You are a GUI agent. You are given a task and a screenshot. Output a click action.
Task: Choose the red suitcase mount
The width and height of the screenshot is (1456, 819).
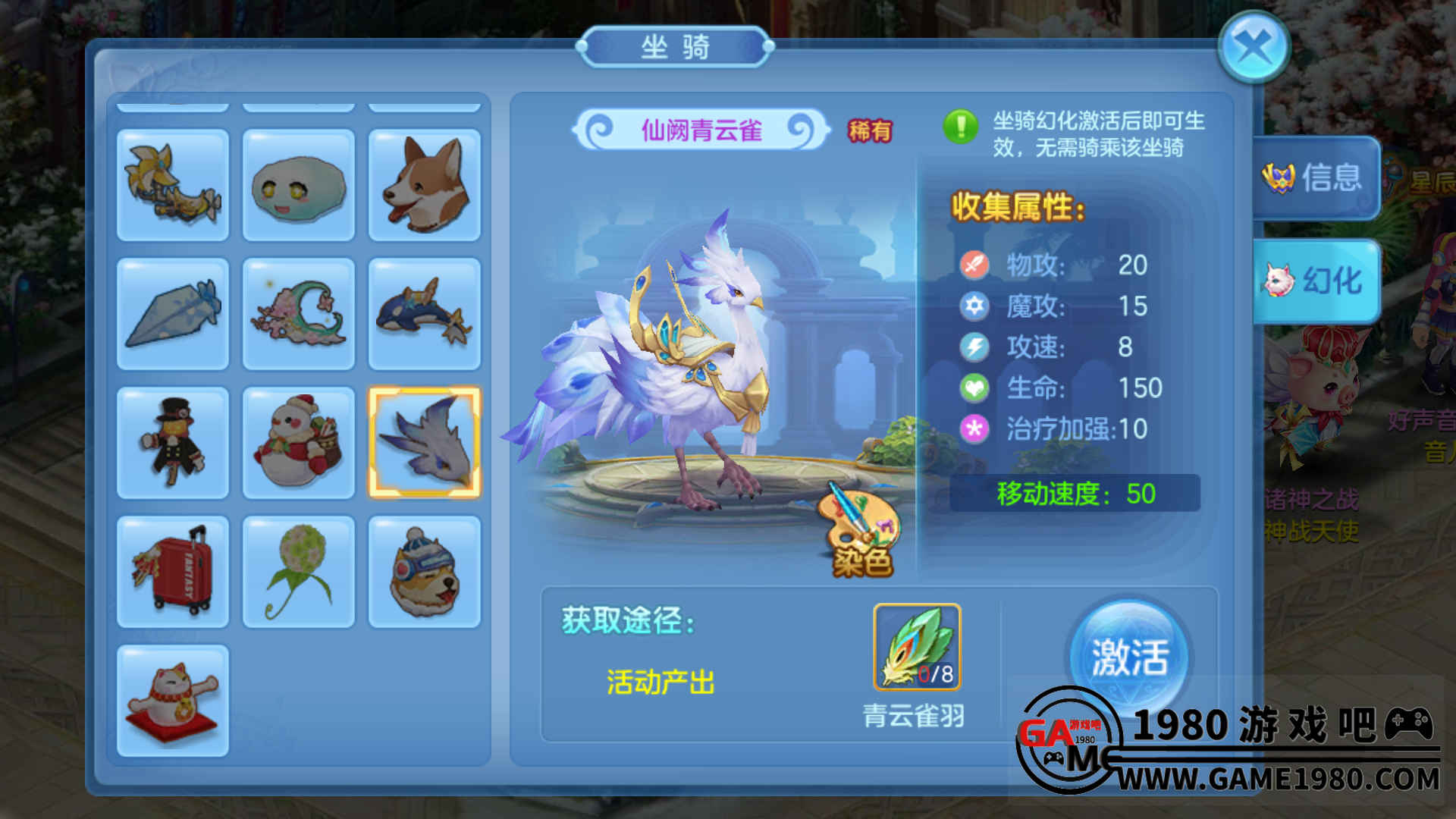[x=173, y=572]
